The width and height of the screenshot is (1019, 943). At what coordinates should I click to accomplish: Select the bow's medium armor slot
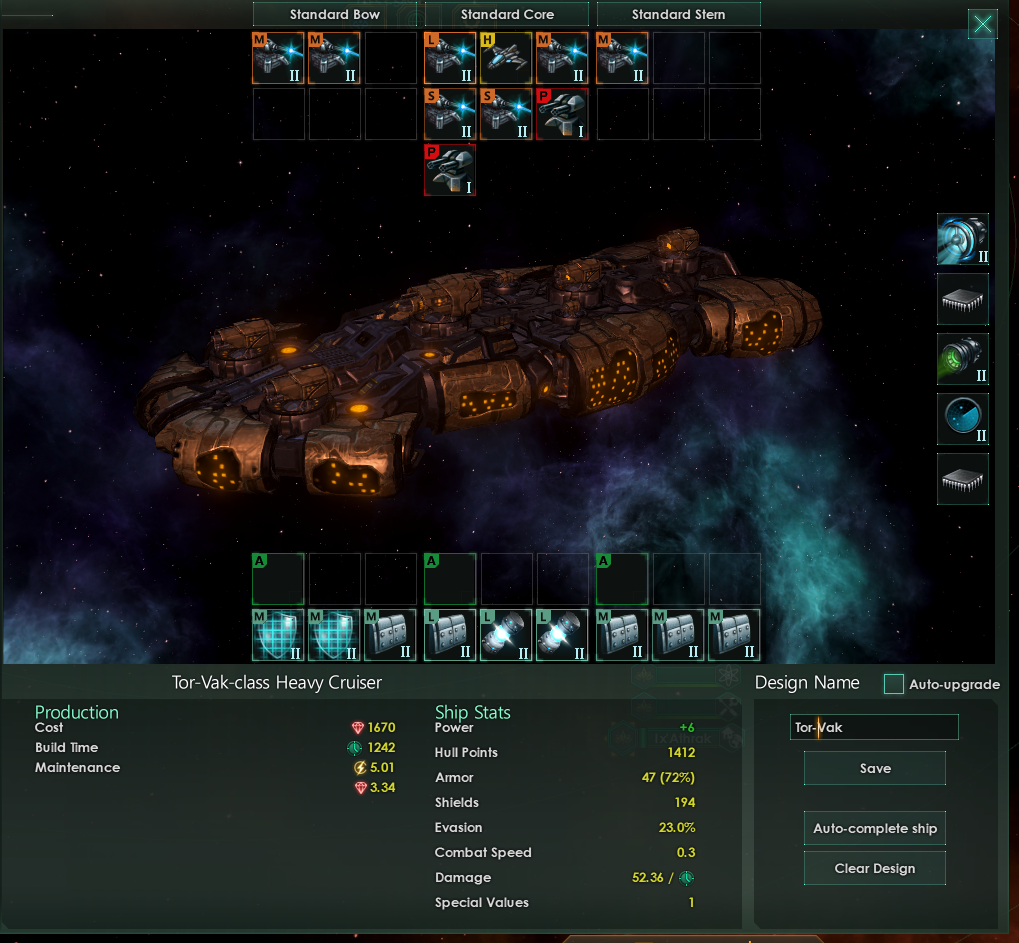[x=390, y=635]
